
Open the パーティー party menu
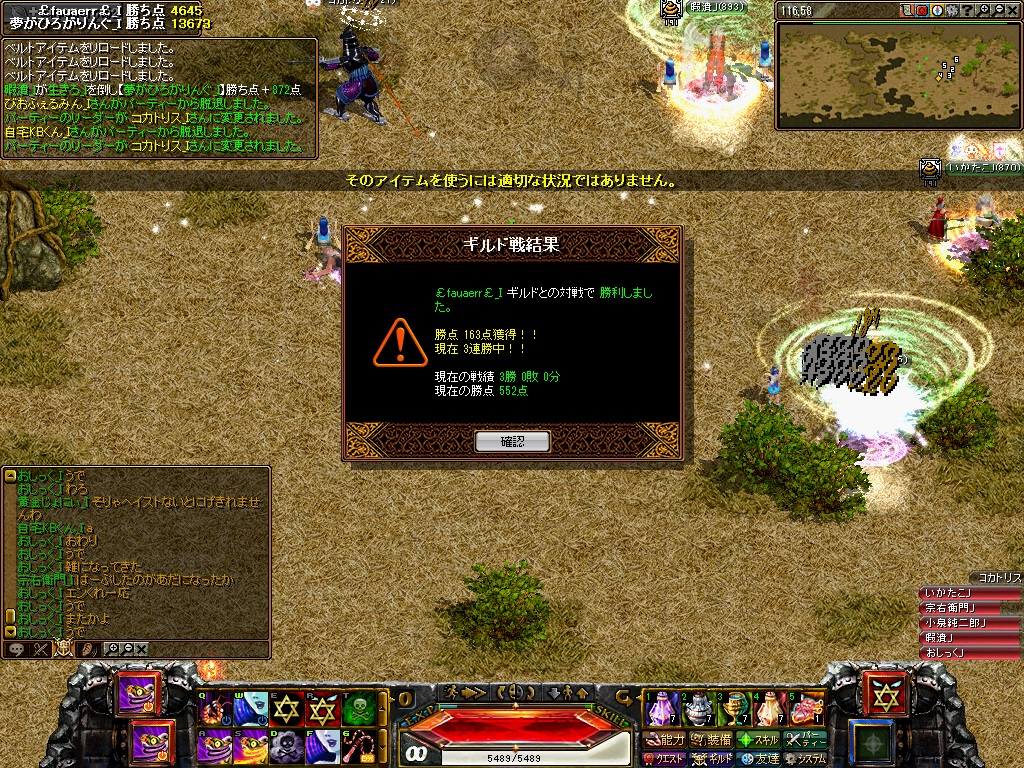click(x=807, y=740)
